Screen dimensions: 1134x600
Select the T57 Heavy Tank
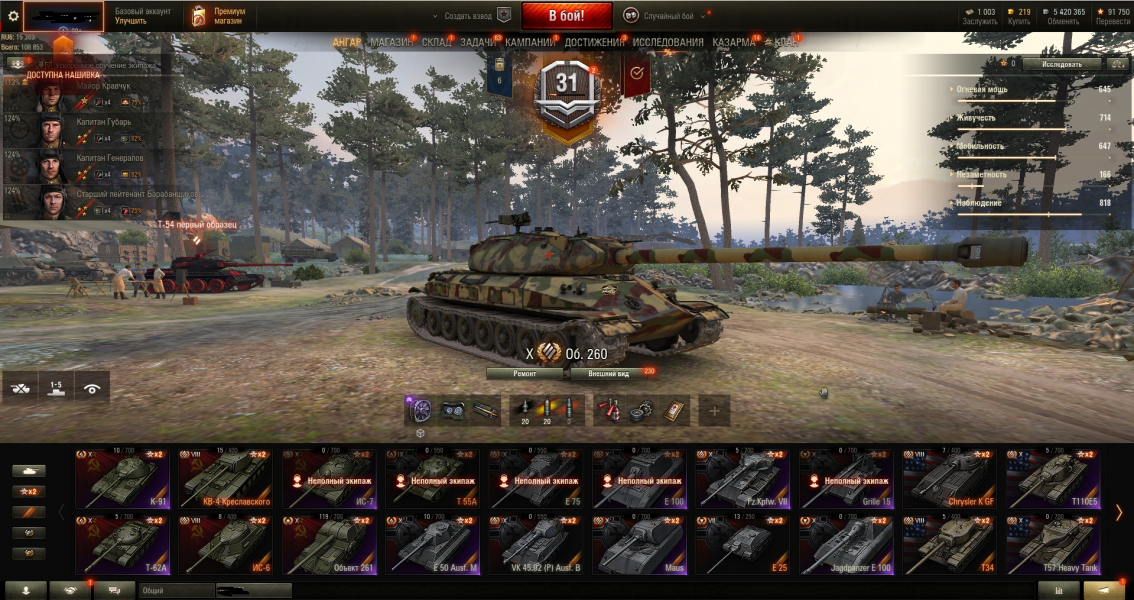point(1052,546)
